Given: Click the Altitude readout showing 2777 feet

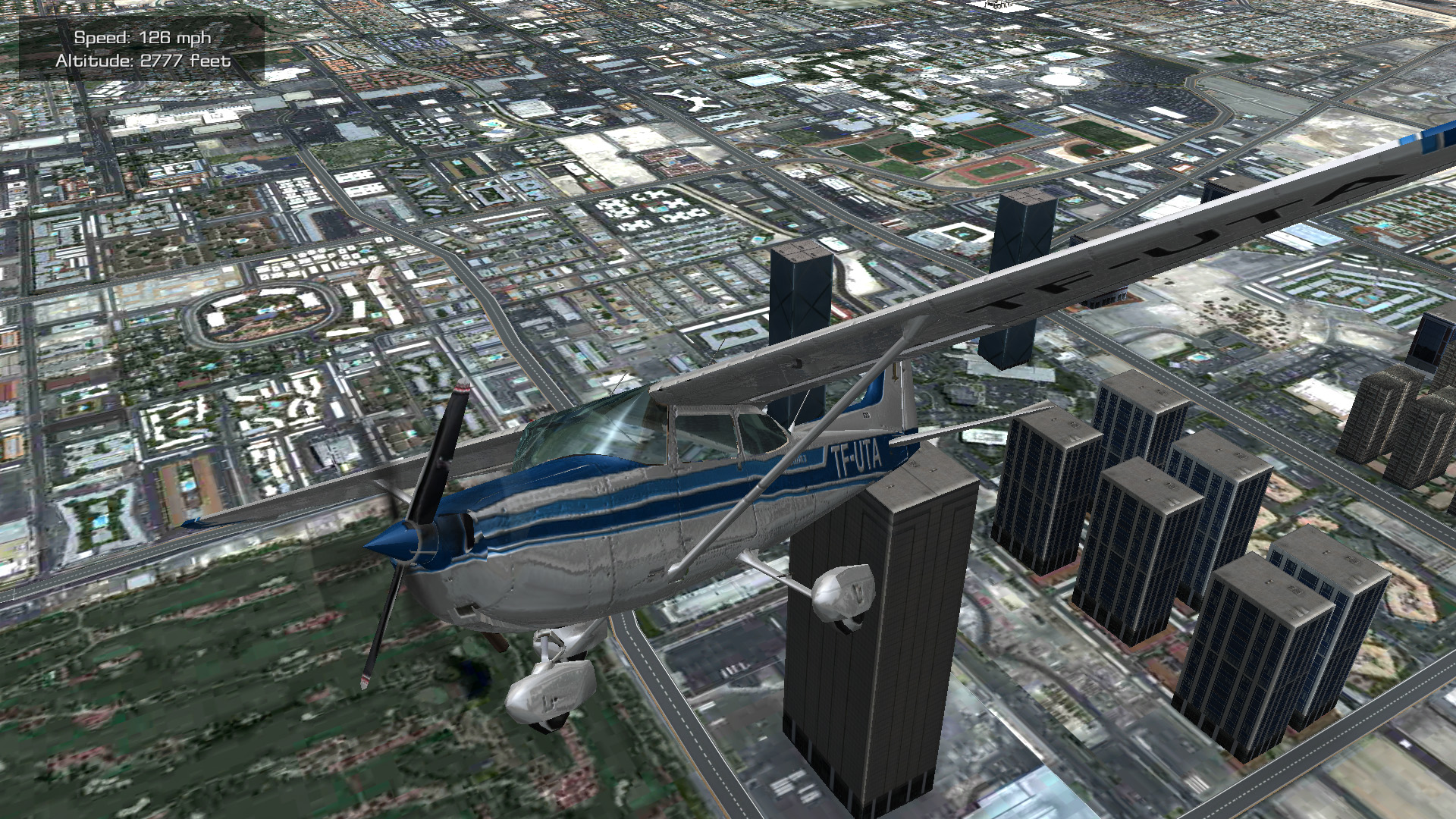Looking at the screenshot, I should click(x=141, y=62).
